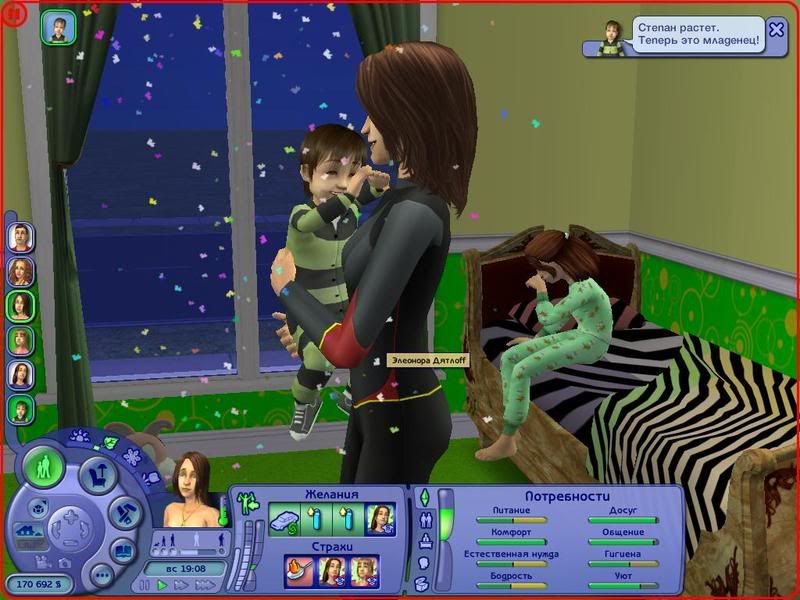Open the personality tab with head icon
800x600 pixels.
(x=423, y=562)
